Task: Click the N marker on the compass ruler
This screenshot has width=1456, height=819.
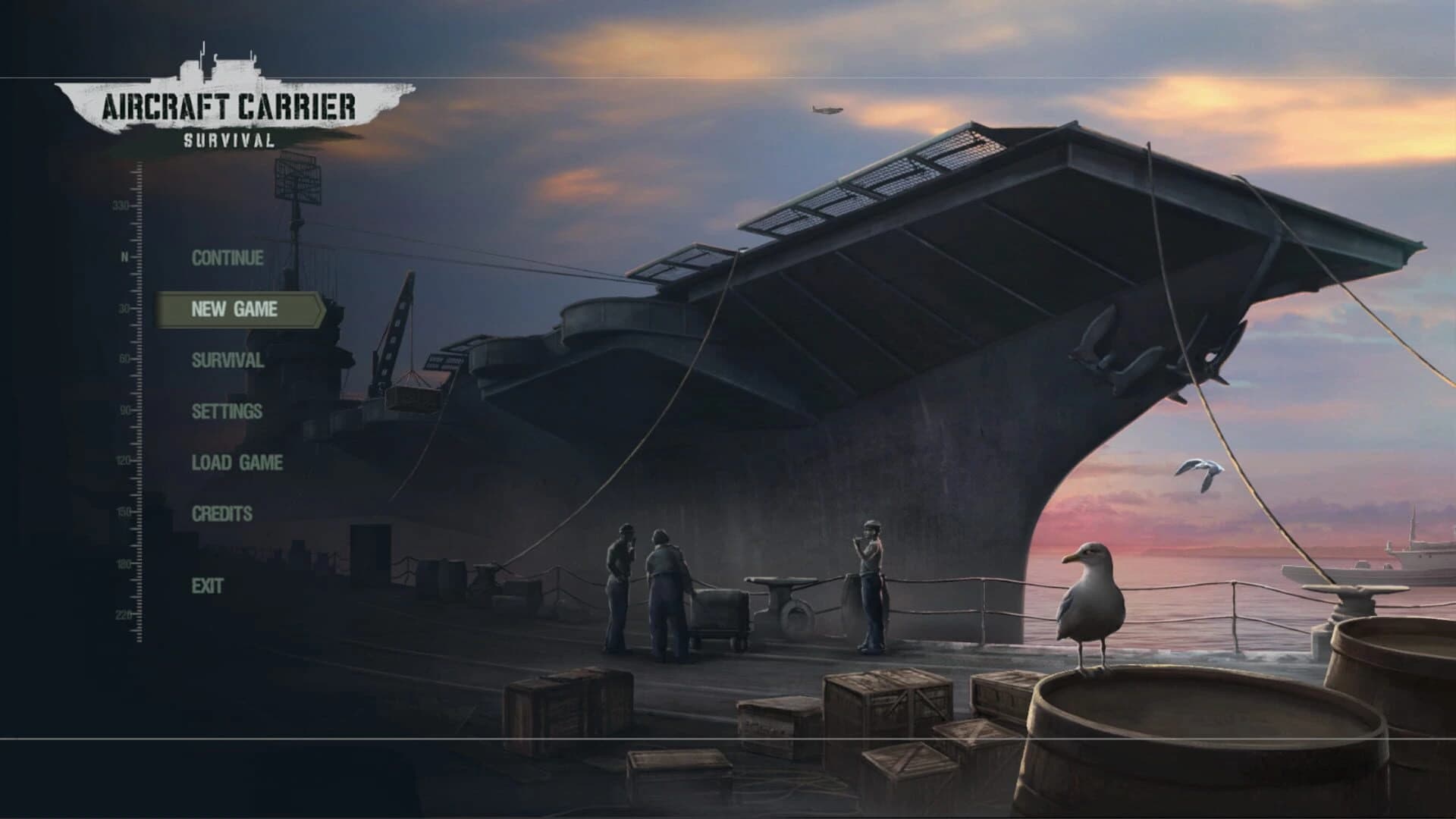Action: (124, 256)
